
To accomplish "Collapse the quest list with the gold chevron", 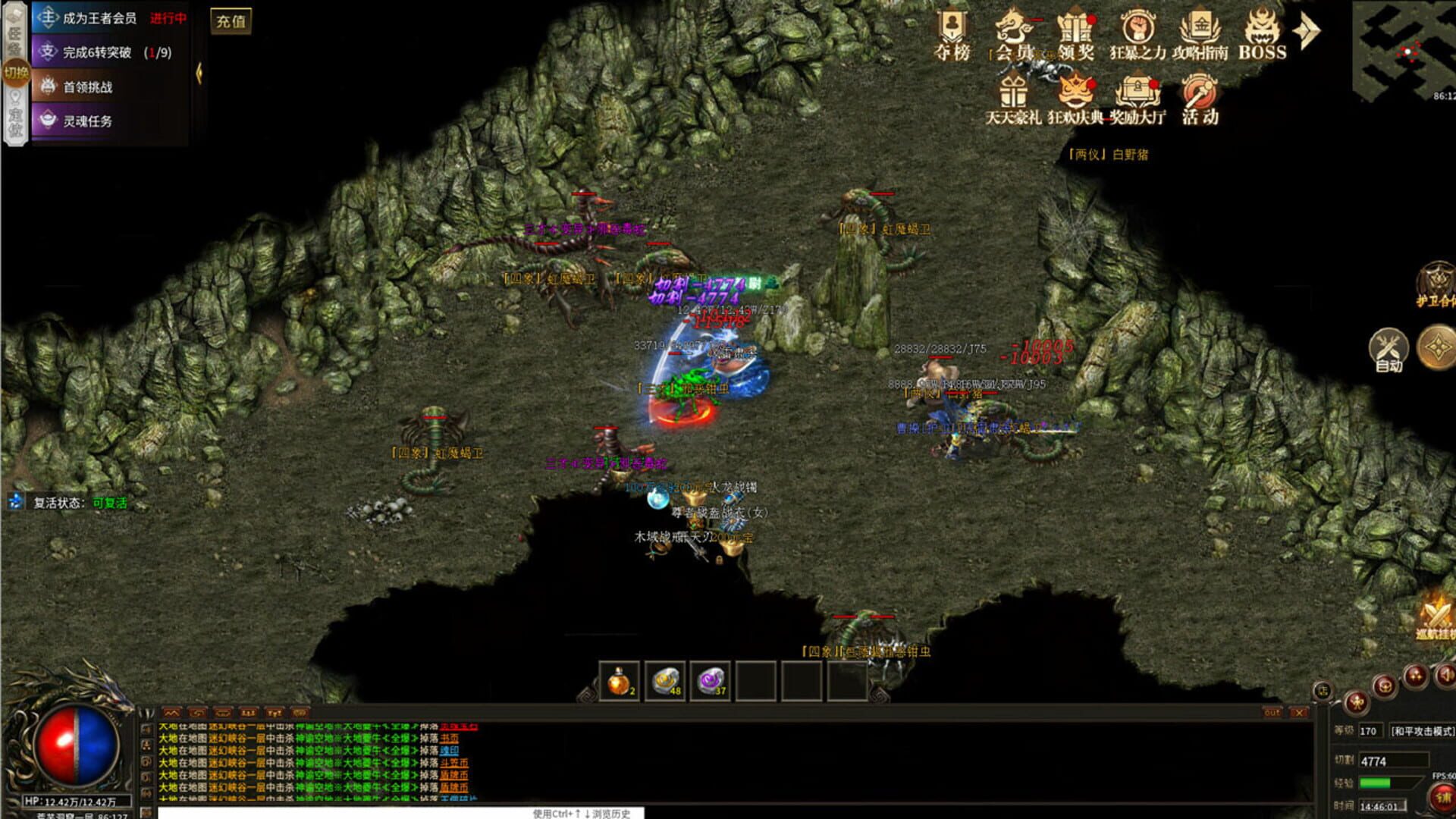I will 199,74.
